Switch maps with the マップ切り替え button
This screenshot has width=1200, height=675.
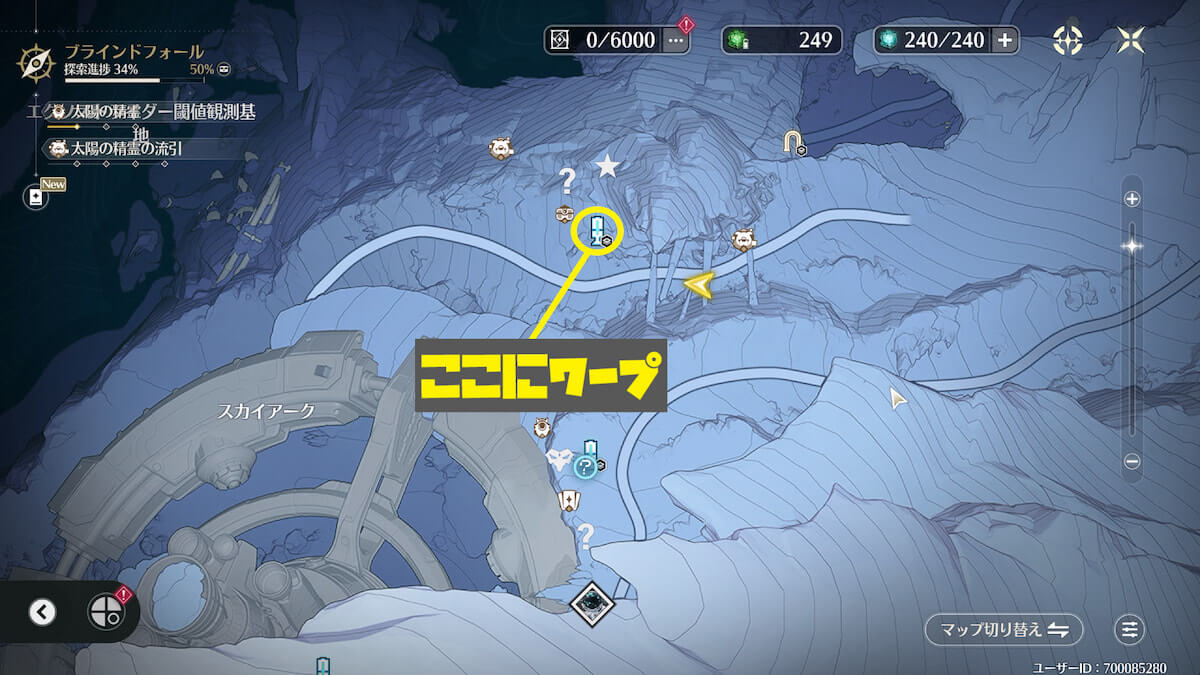coord(1003,630)
